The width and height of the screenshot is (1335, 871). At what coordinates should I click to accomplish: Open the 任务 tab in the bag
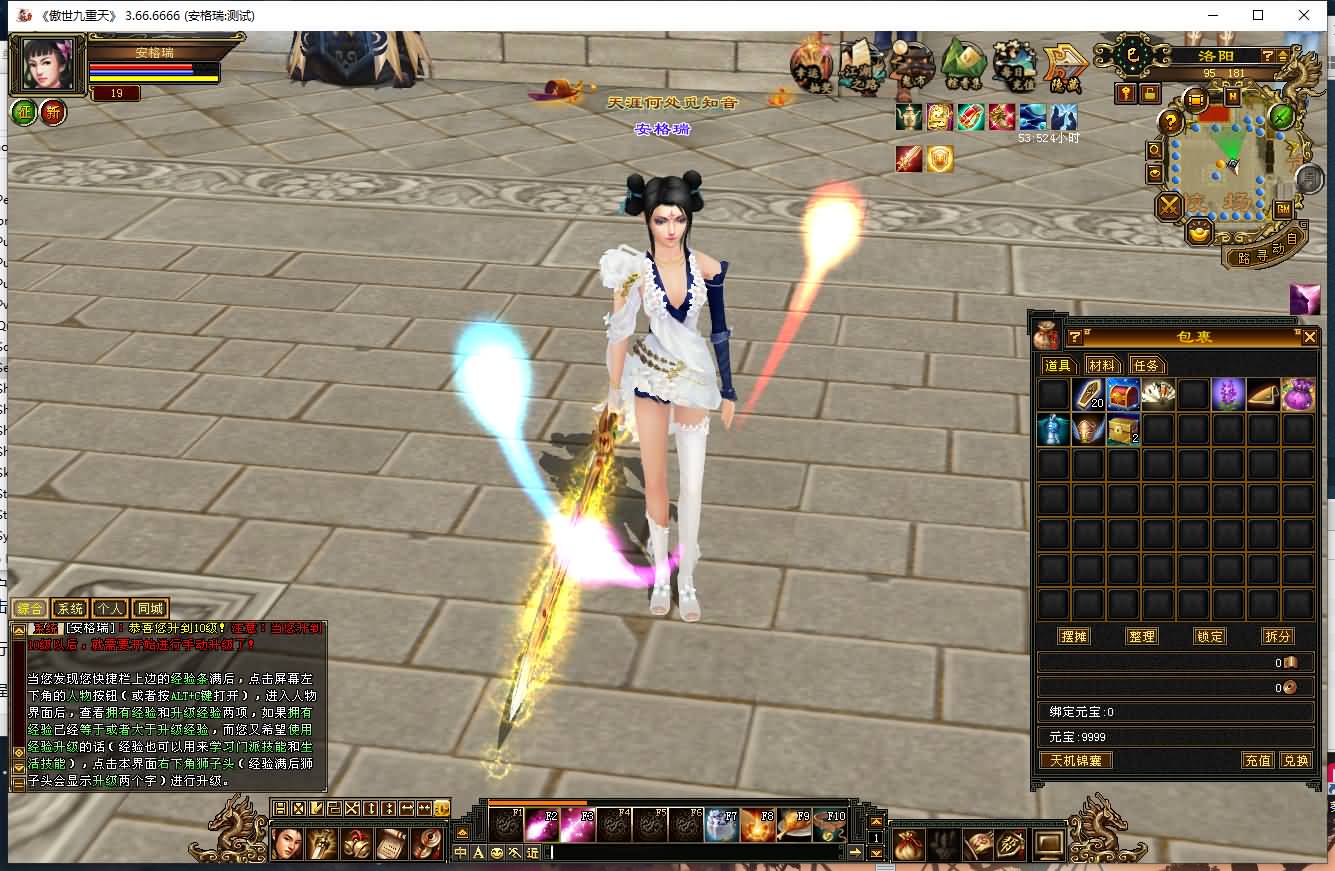point(1146,366)
